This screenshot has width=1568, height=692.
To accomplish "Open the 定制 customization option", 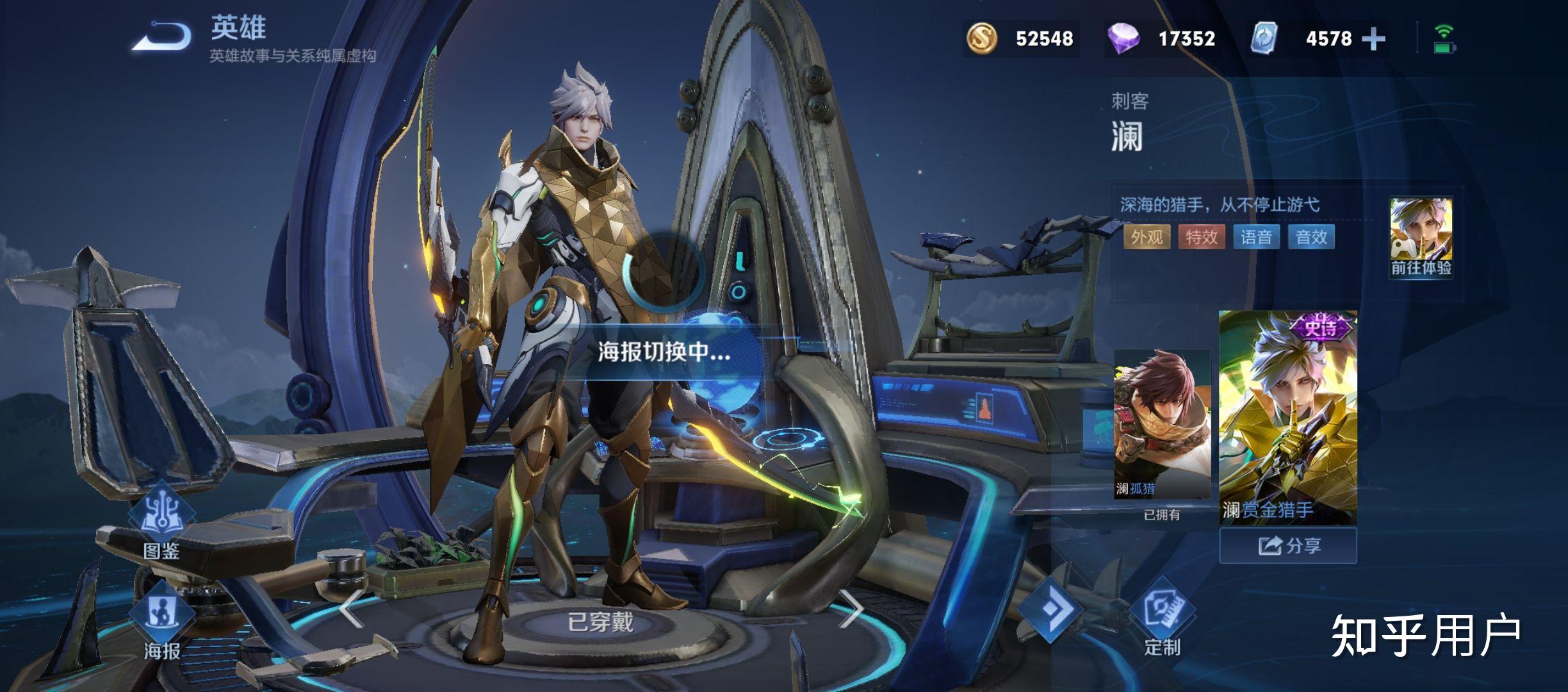I will click(x=1162, y=616).
